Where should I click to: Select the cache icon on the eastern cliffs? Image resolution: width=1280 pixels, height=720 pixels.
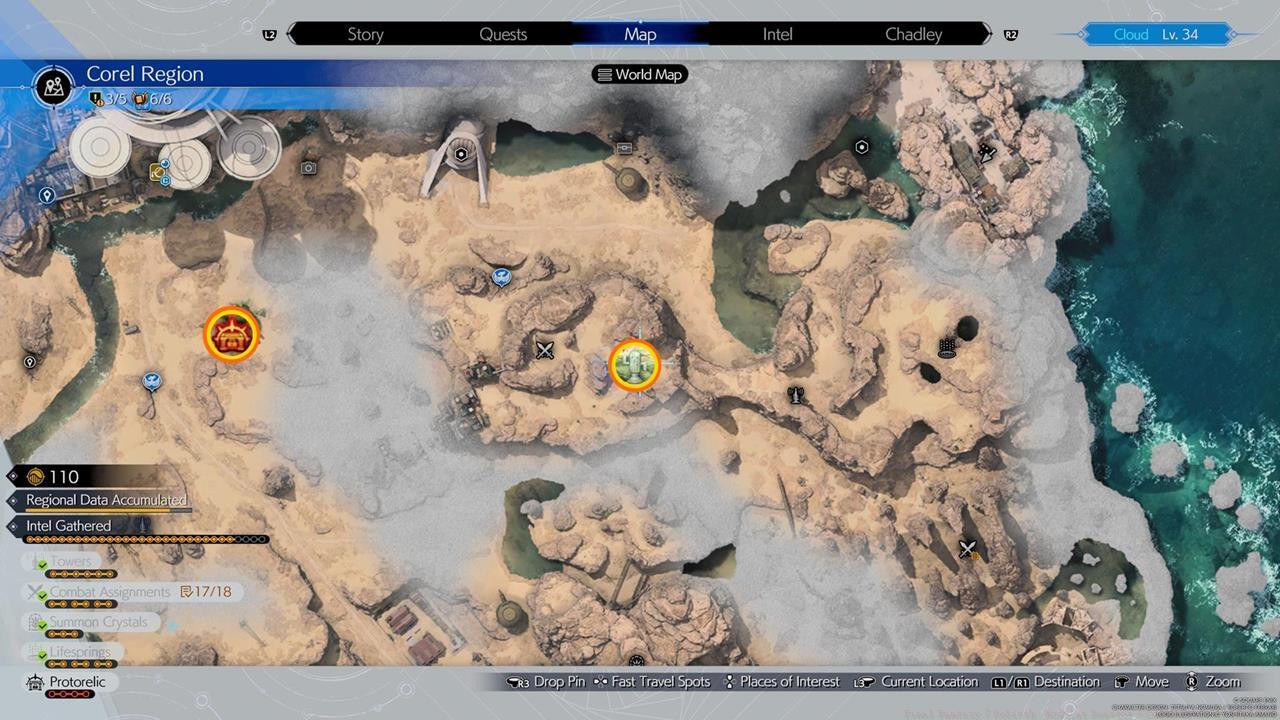pos(945,345)
